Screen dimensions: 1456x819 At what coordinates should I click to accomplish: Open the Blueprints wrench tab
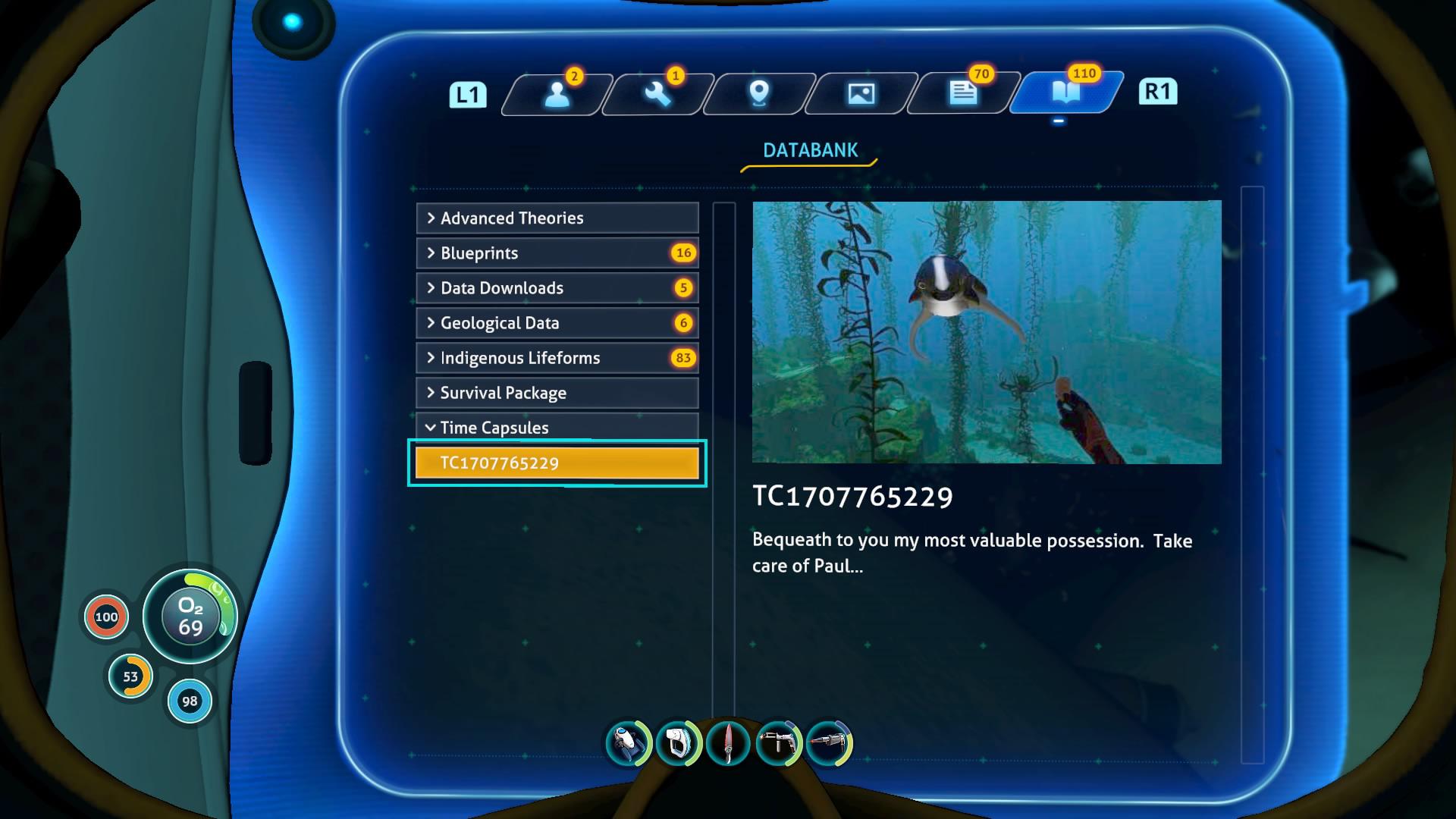click(657, 93)
